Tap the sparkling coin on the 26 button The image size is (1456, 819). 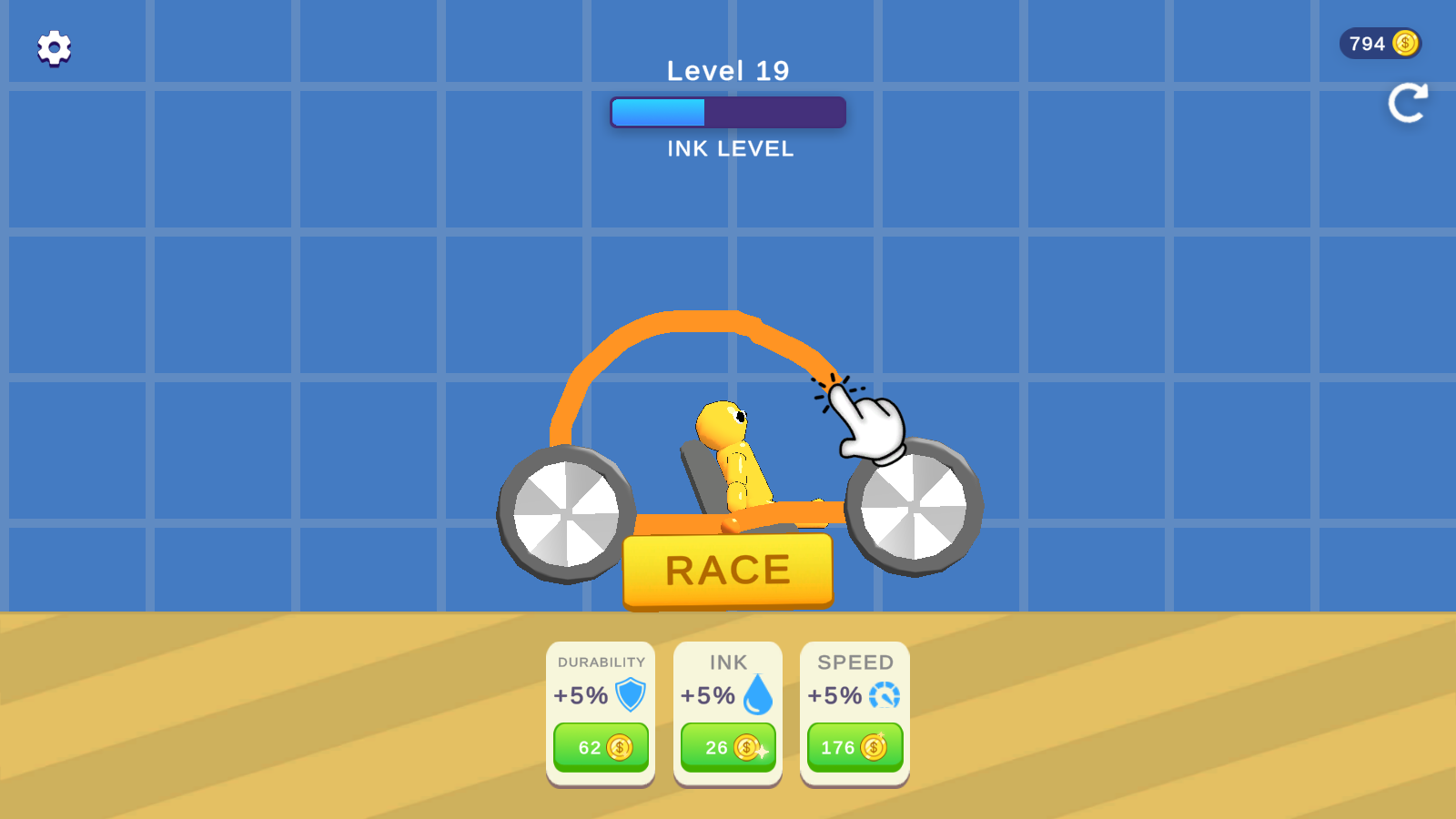[x=749, y=748]
